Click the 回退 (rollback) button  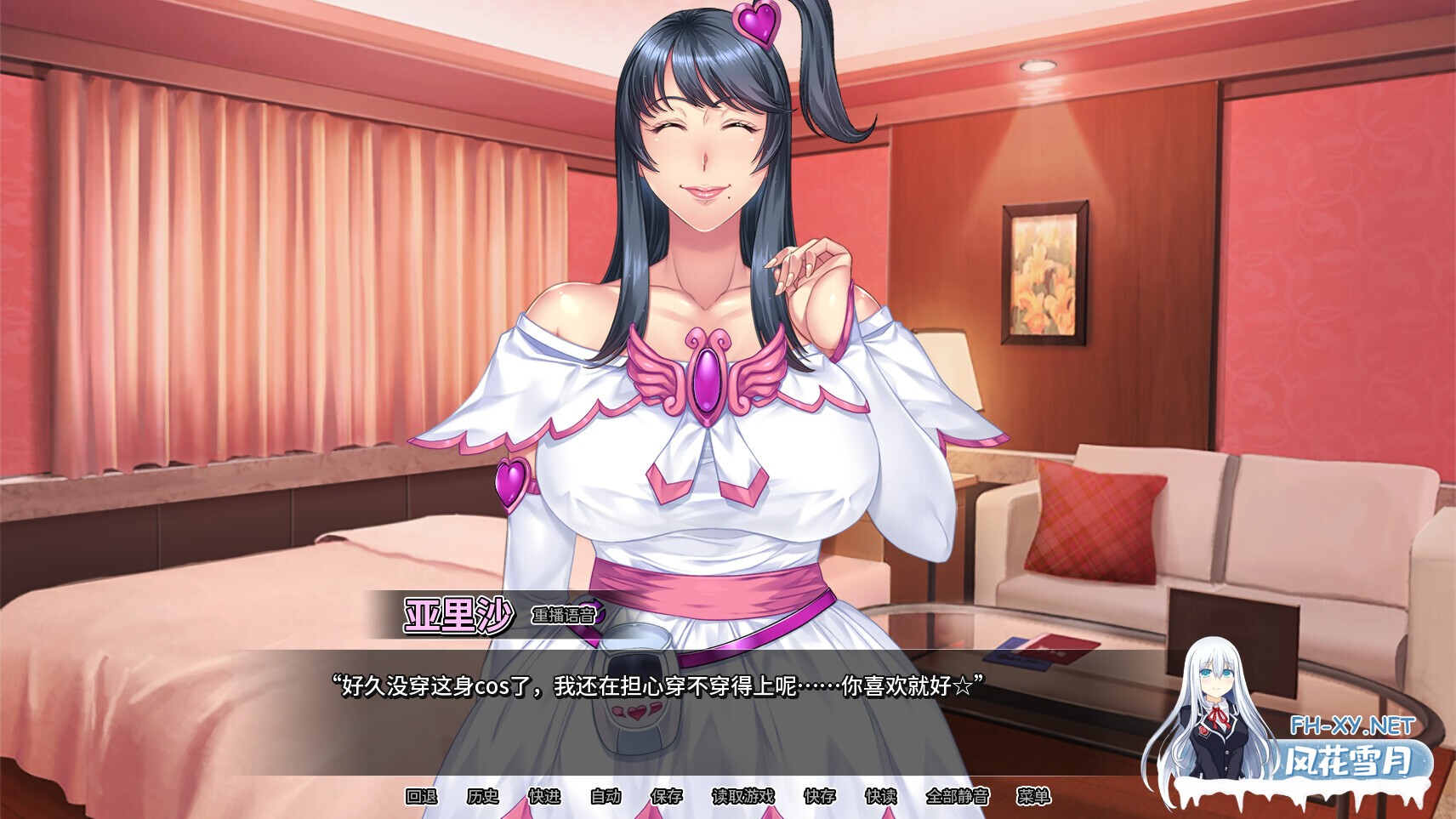(421, 796)
